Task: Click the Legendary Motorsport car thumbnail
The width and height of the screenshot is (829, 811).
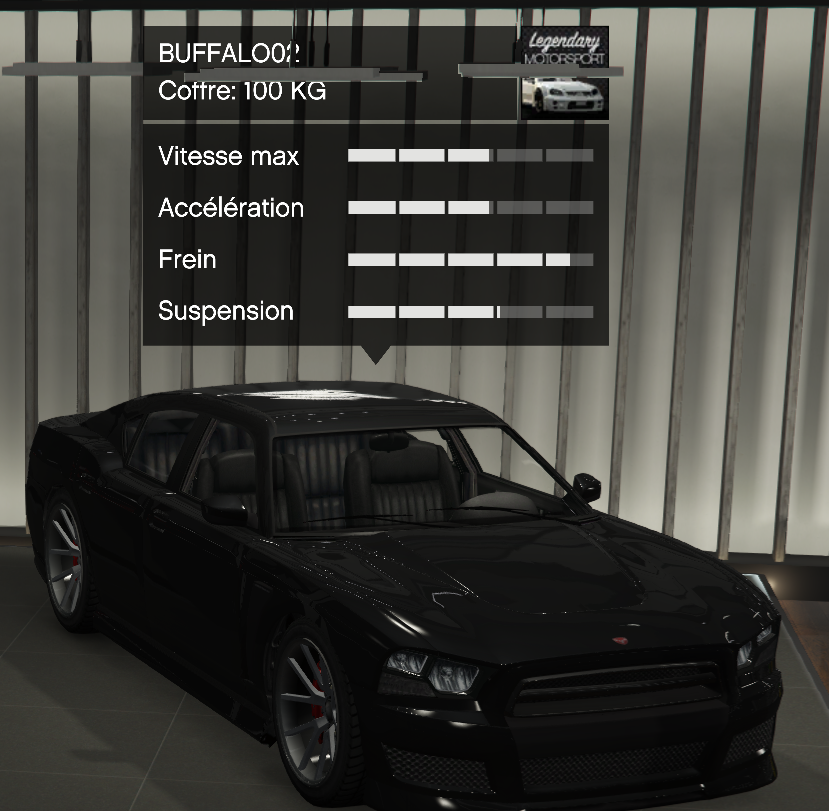Action: point(563,73)
